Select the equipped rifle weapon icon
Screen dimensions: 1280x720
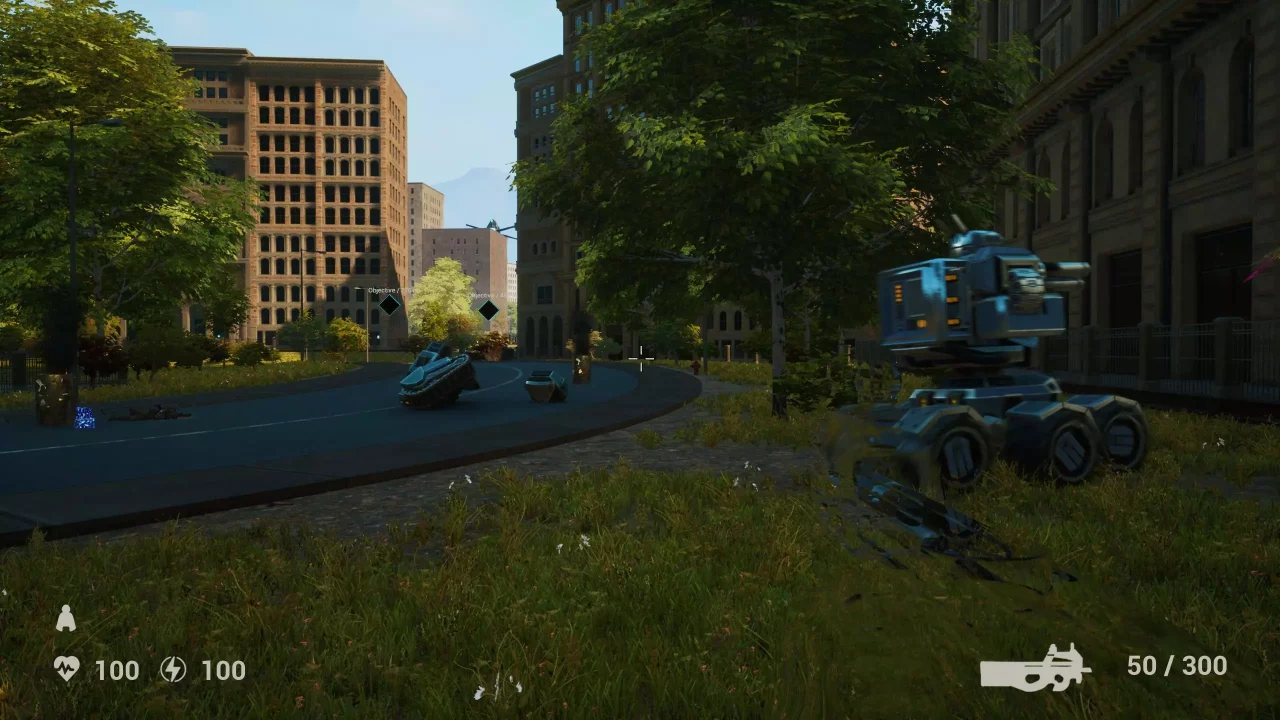pos(1035,668)
